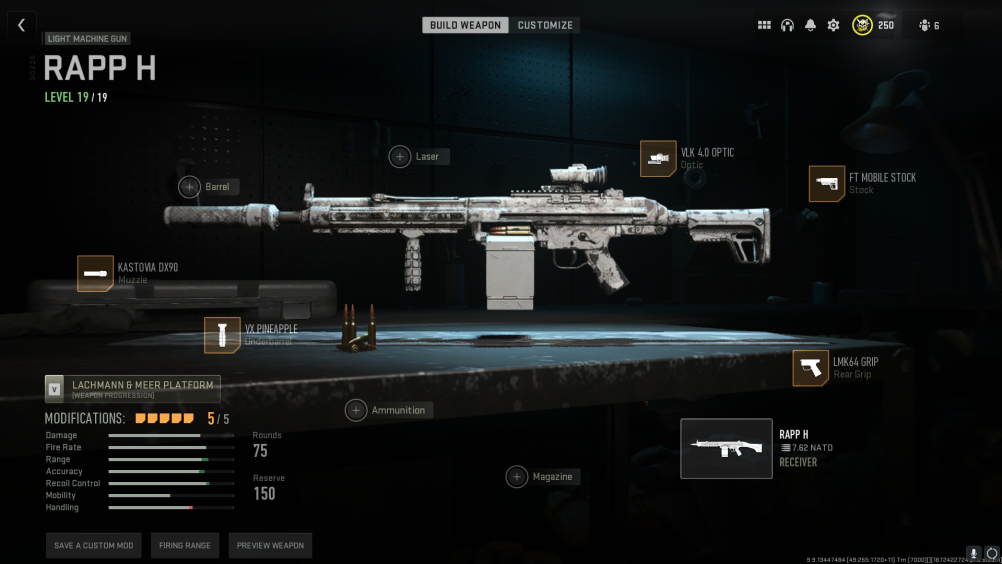The width and height of the screenshot is (1002, 564).
Task: Select the FT Mobile Stock slot
Action: [x=827, y=184]
